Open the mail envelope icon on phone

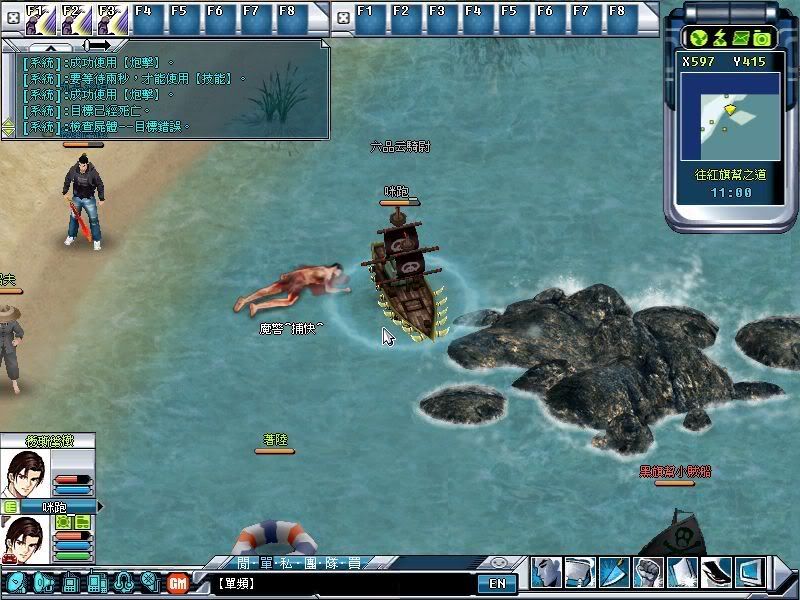[x=741, y=38]
